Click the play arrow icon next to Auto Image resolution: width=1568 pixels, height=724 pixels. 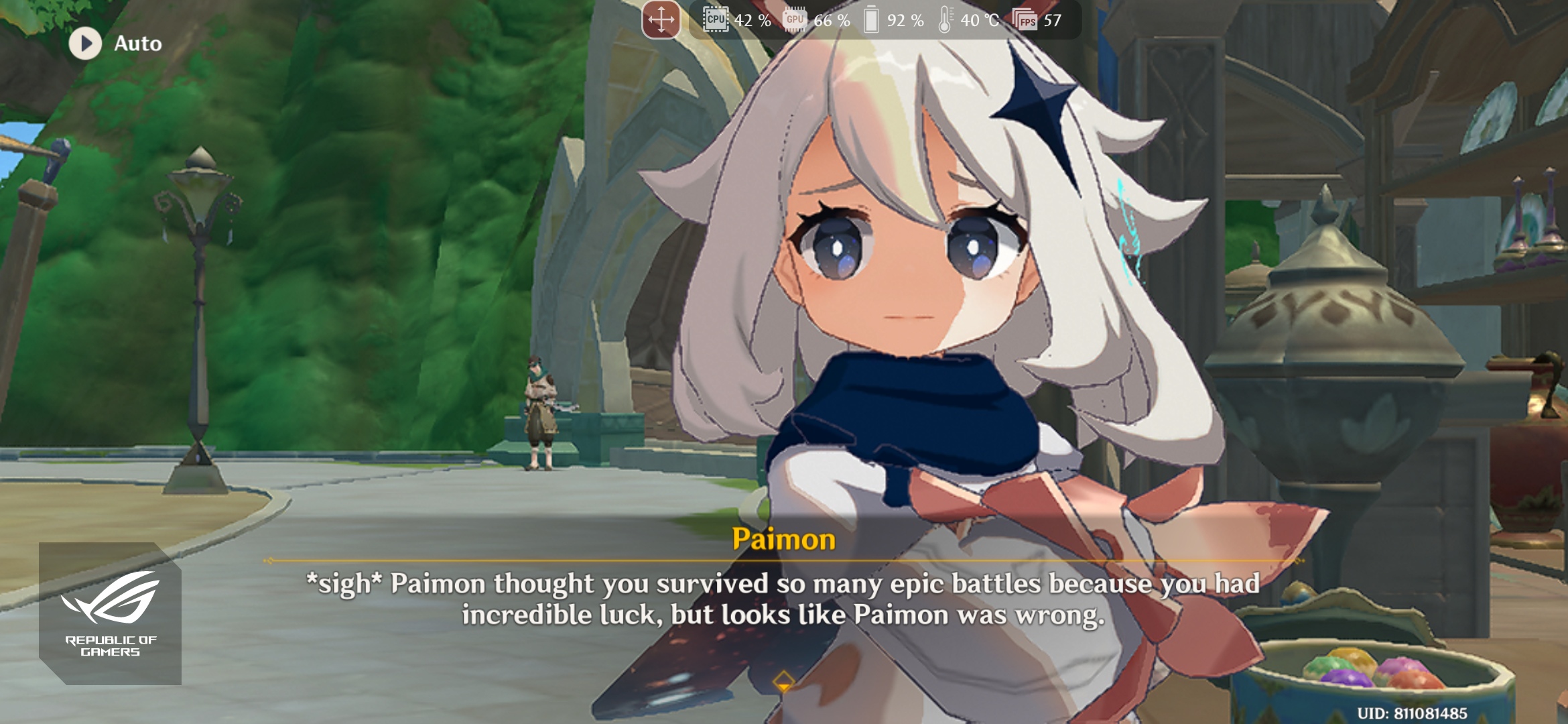(84, 43)
